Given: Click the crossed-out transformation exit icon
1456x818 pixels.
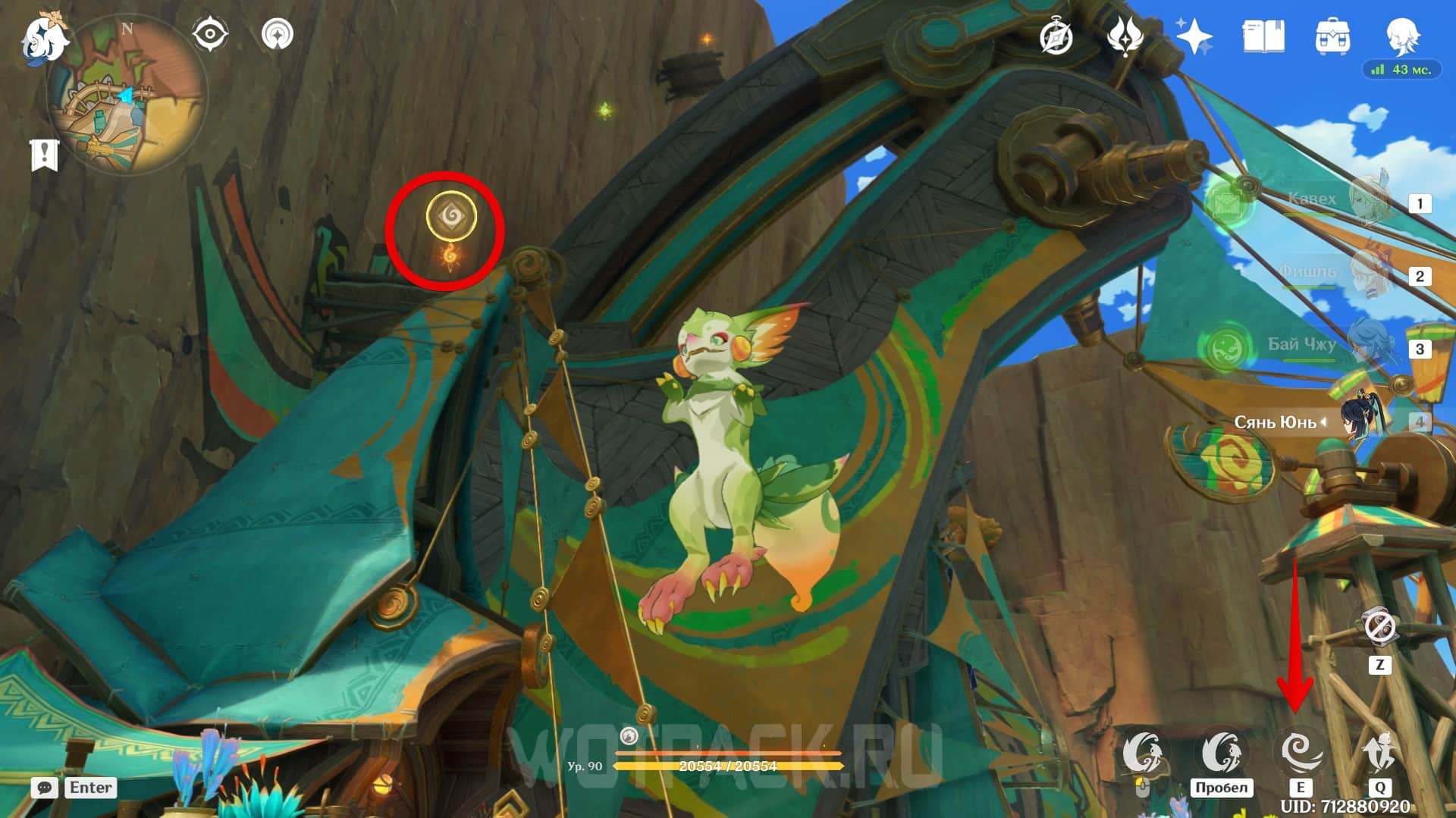Looking at the screenshot, I should [1379, 628].
